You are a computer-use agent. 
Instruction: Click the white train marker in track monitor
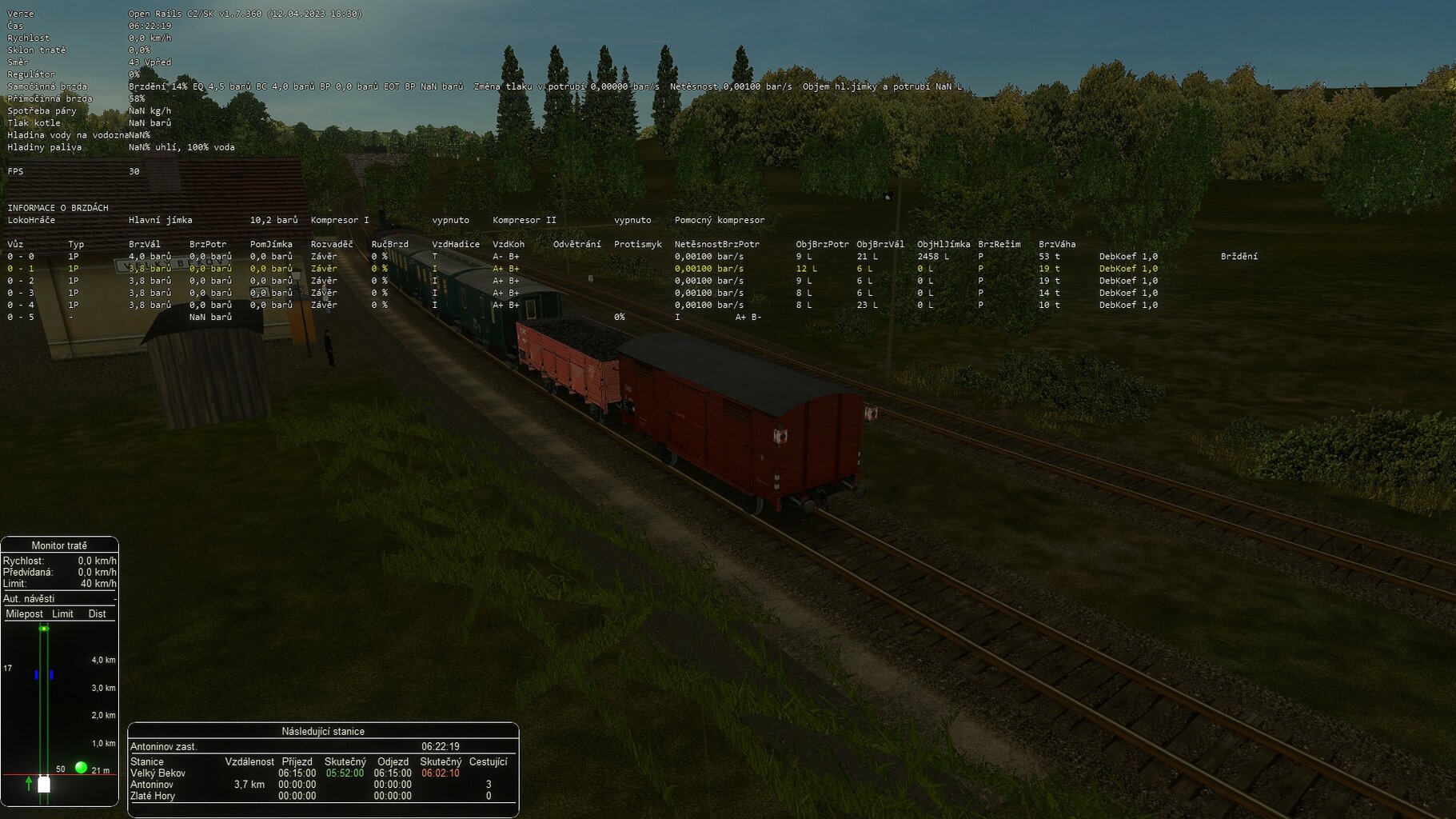coord(44,784)
